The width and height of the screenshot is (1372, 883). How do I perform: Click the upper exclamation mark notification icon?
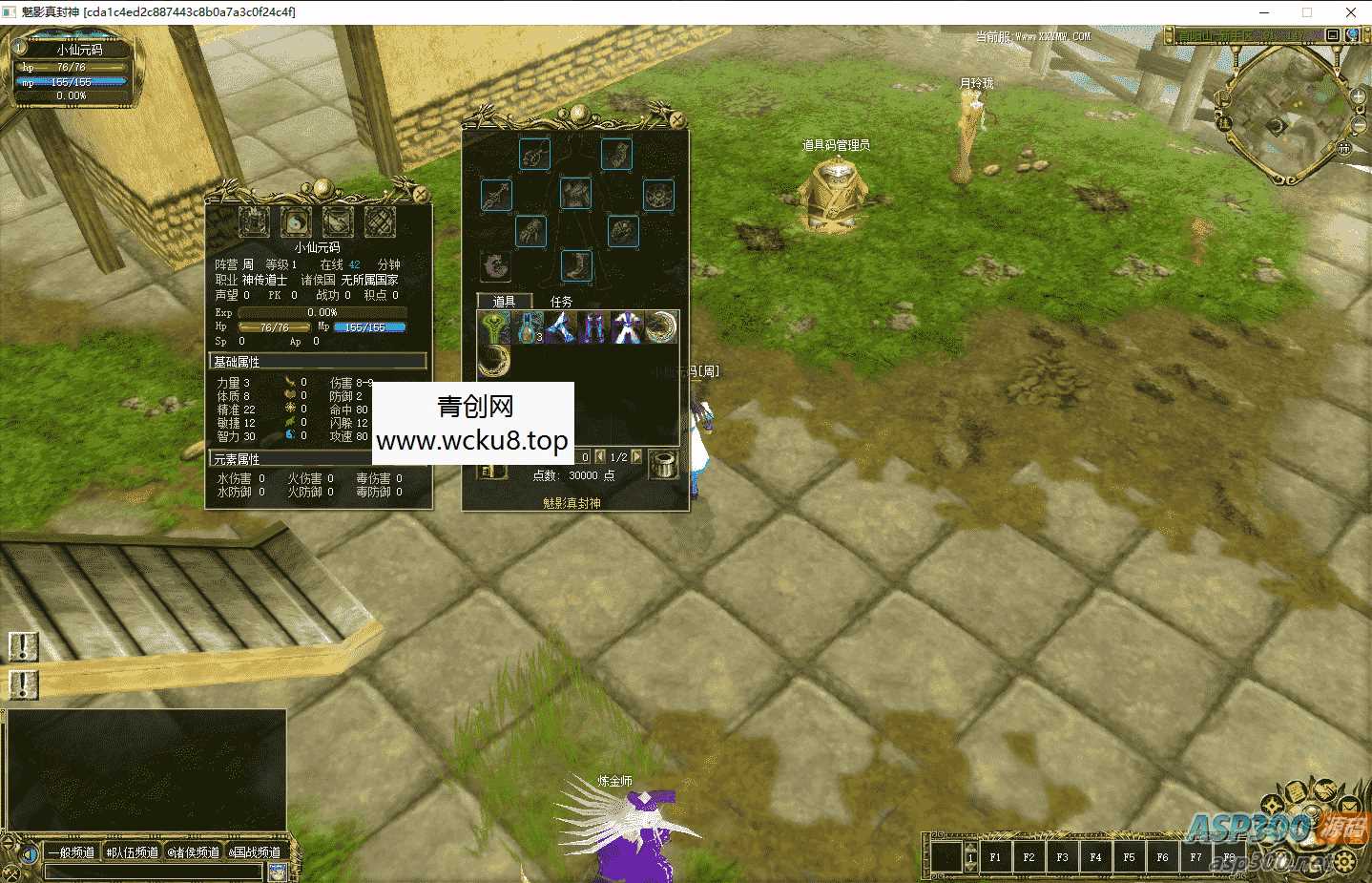[x=23, y=647]
